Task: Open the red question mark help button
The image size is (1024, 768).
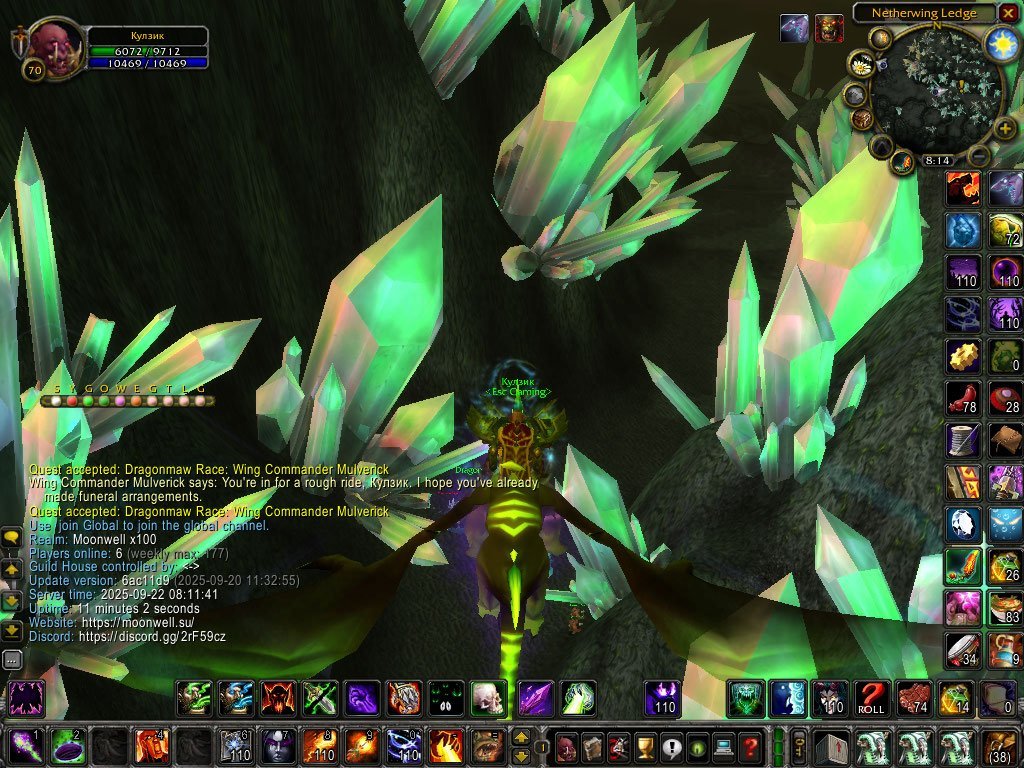Action: tap(749, 746)
